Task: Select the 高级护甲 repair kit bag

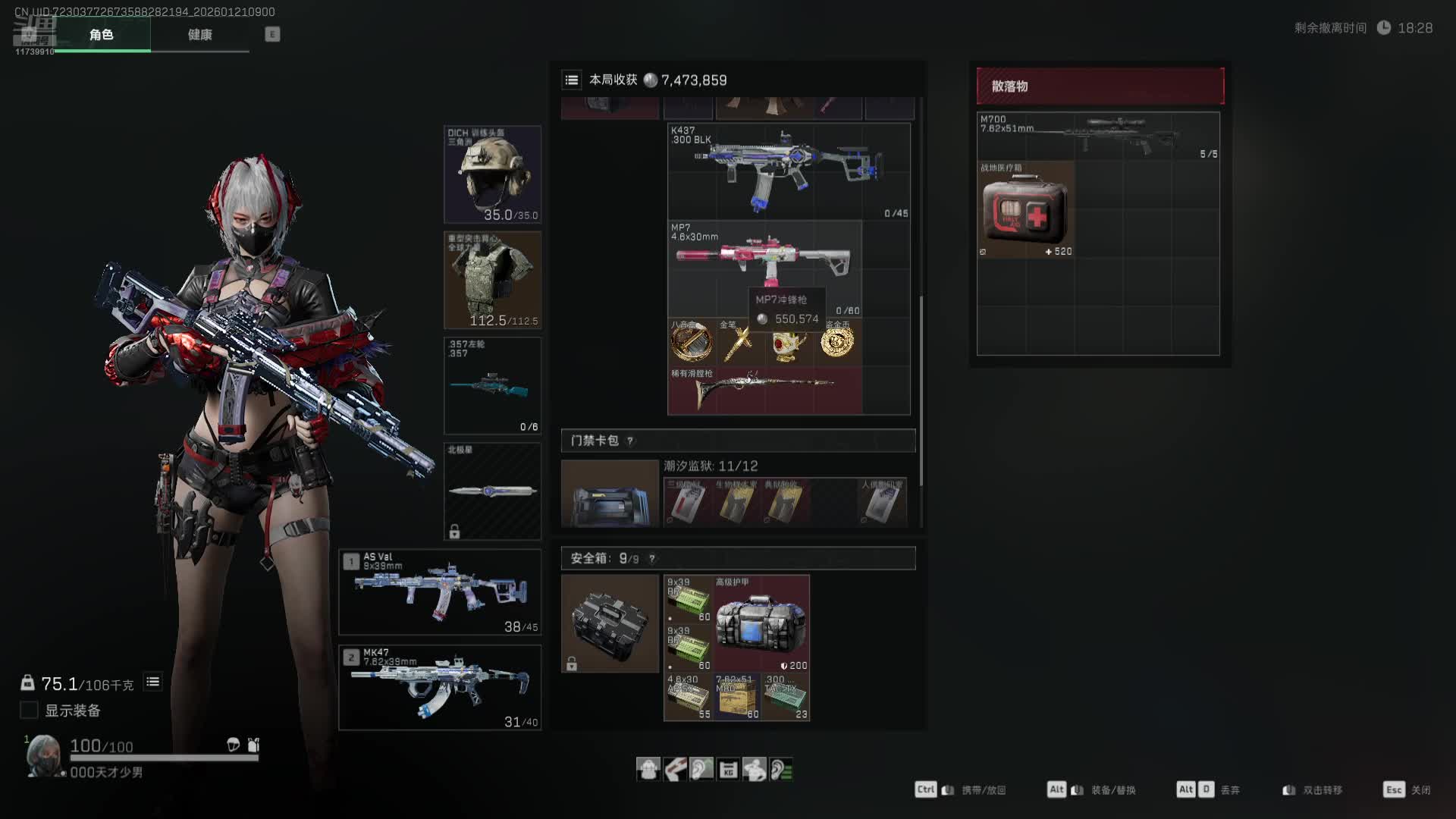Action: [x=761, y=623]
